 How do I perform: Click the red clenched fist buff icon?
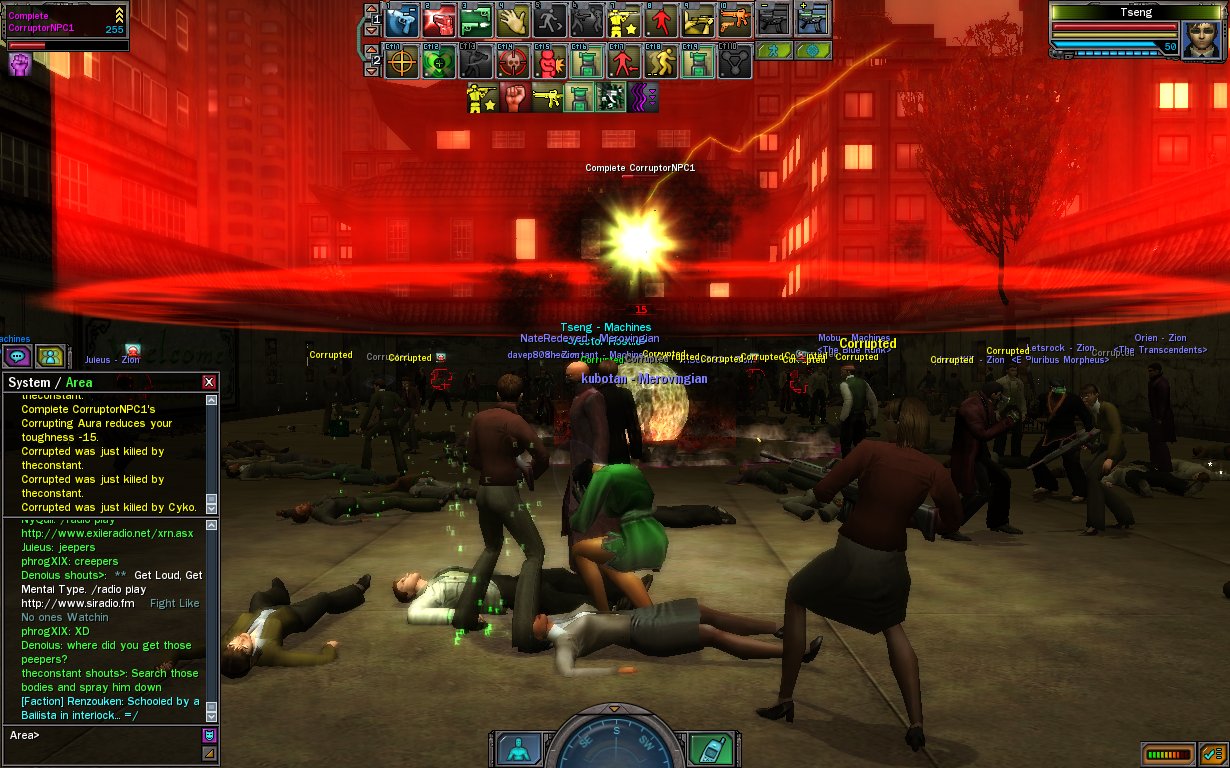coord(514,97)
